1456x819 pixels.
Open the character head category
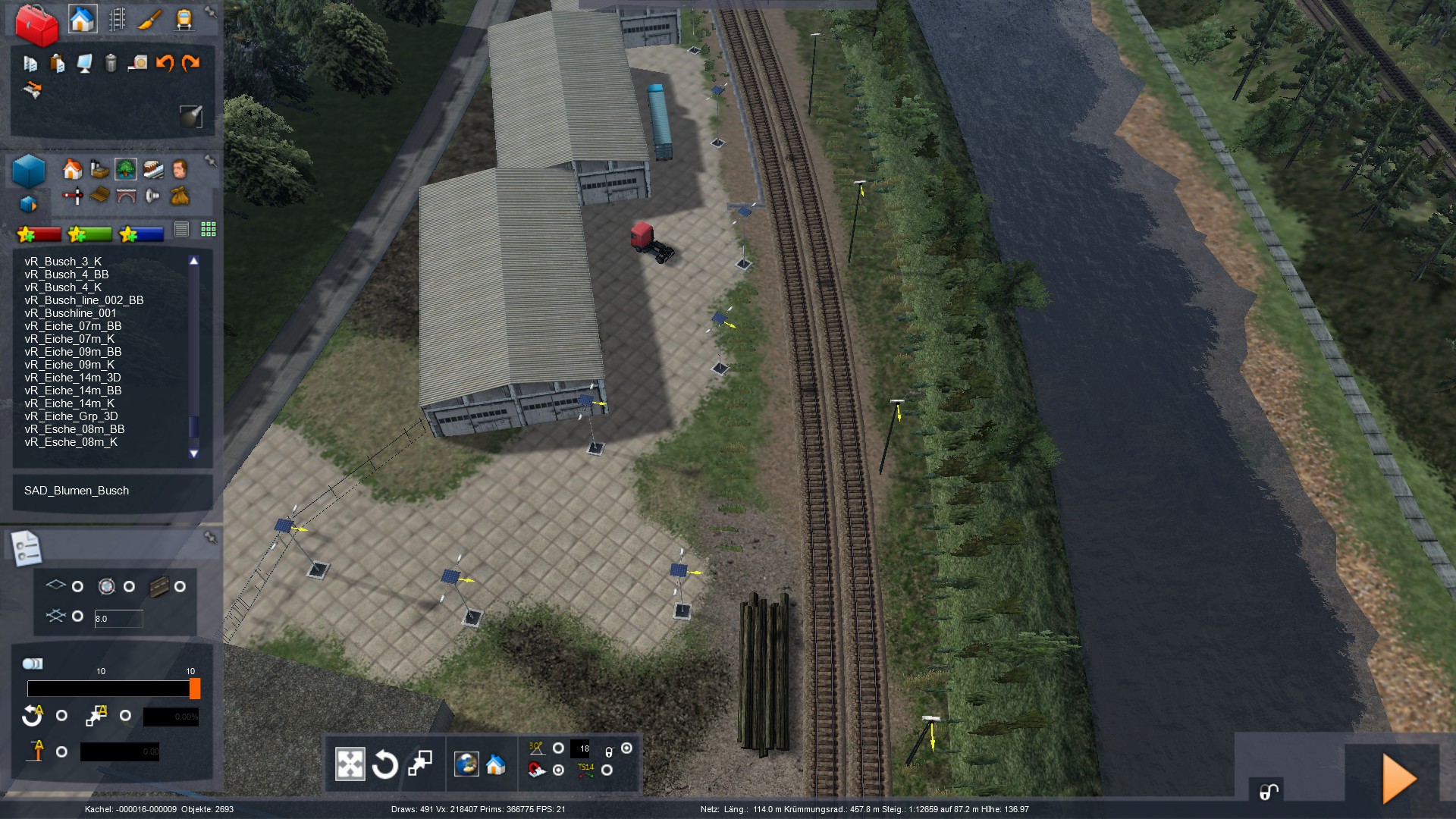pos(180,168)
